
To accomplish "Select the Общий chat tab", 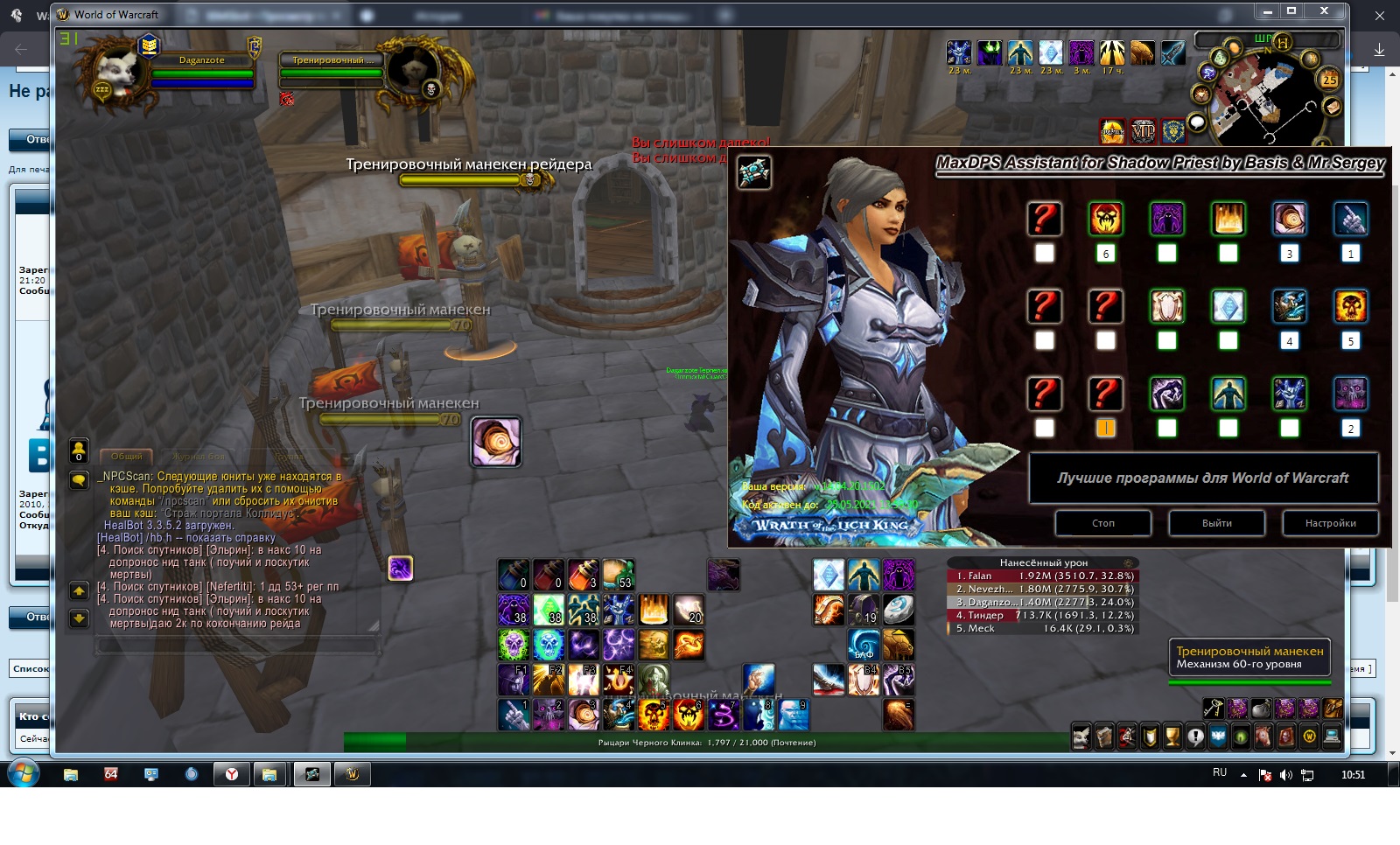I will click(127, 457).
